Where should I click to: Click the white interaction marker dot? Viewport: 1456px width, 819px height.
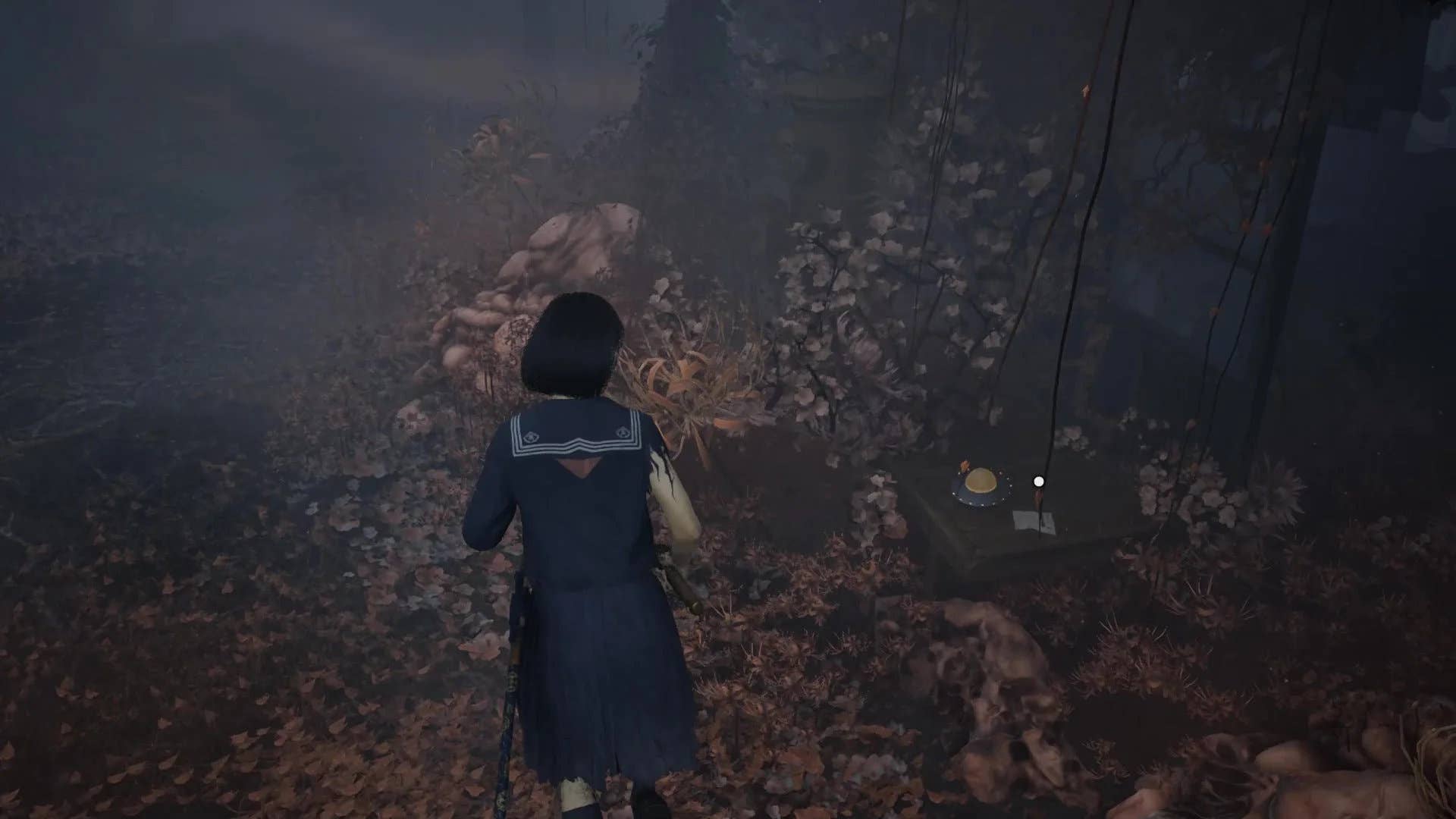click(1039, 481)
